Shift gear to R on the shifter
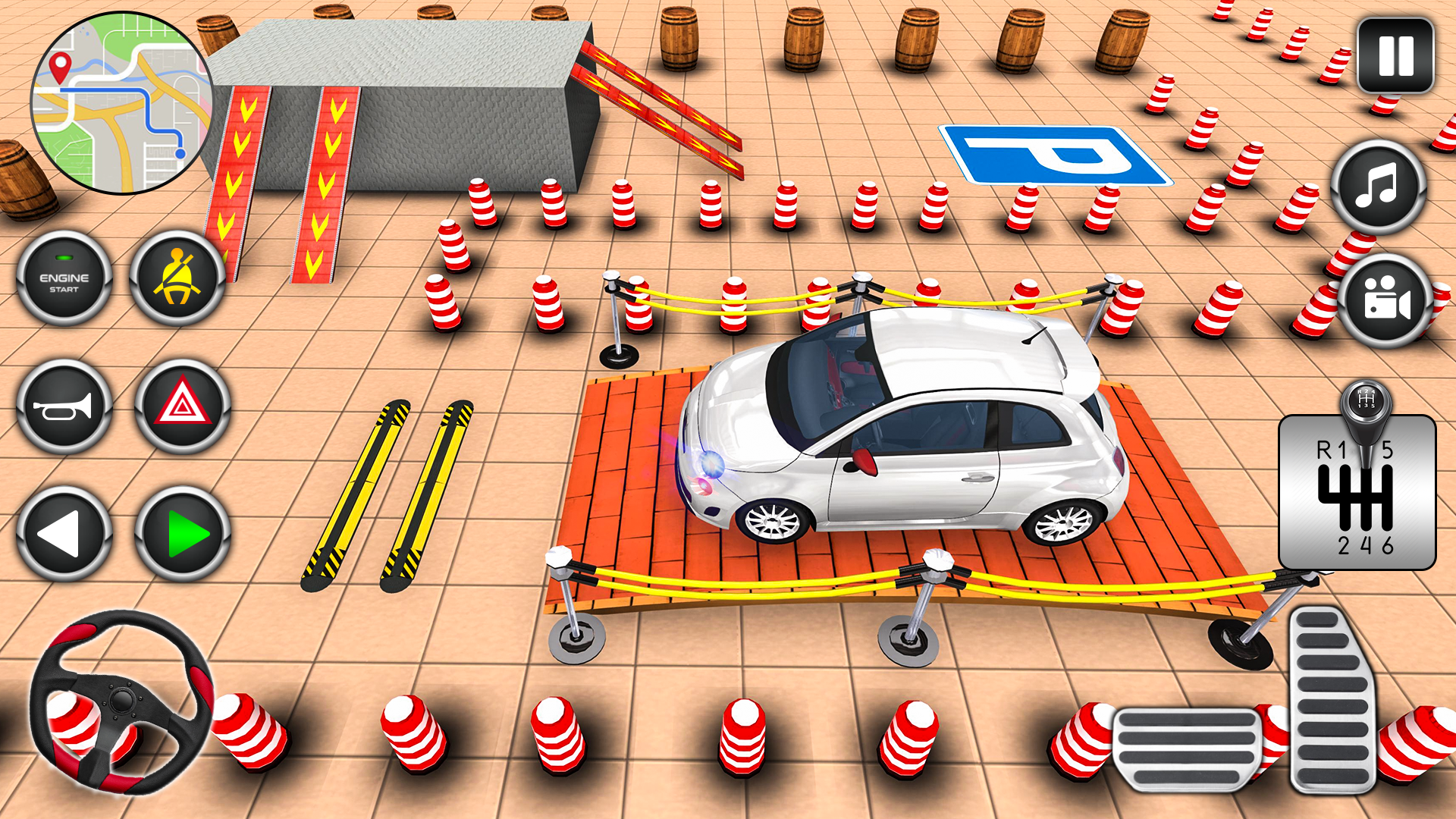 click(1324, 450)
